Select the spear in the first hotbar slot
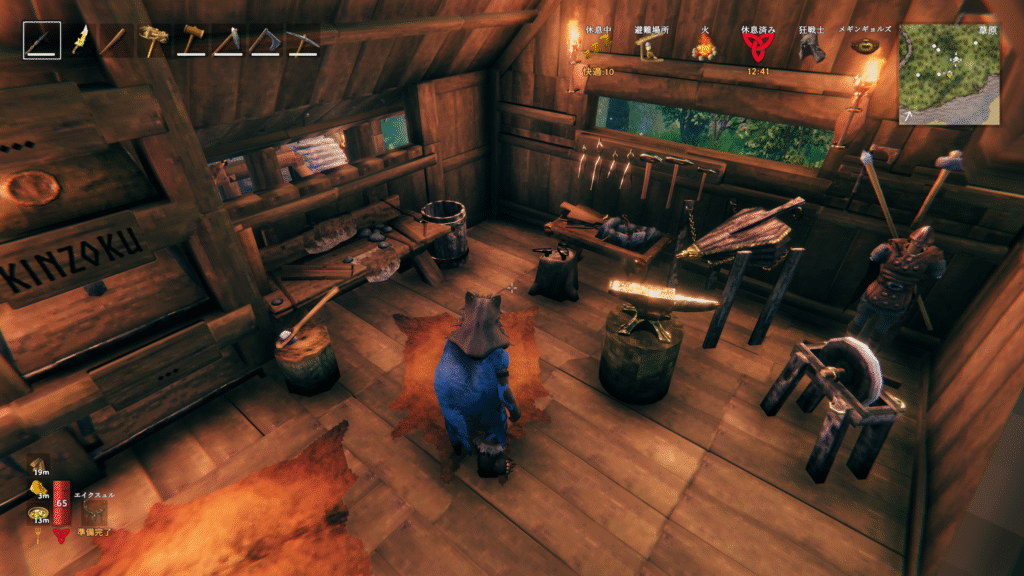 [x=42, y=41]
